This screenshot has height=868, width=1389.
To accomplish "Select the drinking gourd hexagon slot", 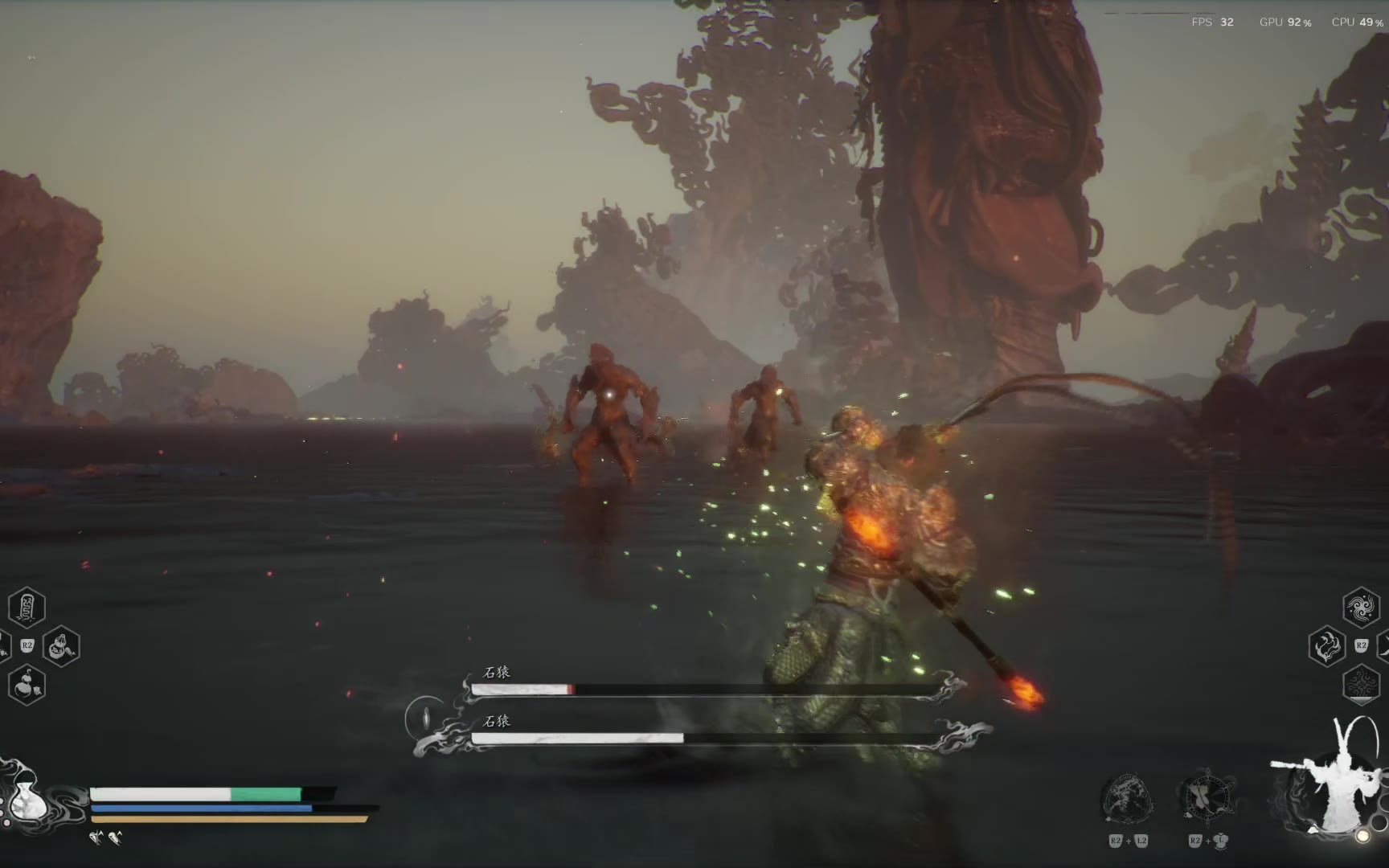I will [x=27, y=686].
